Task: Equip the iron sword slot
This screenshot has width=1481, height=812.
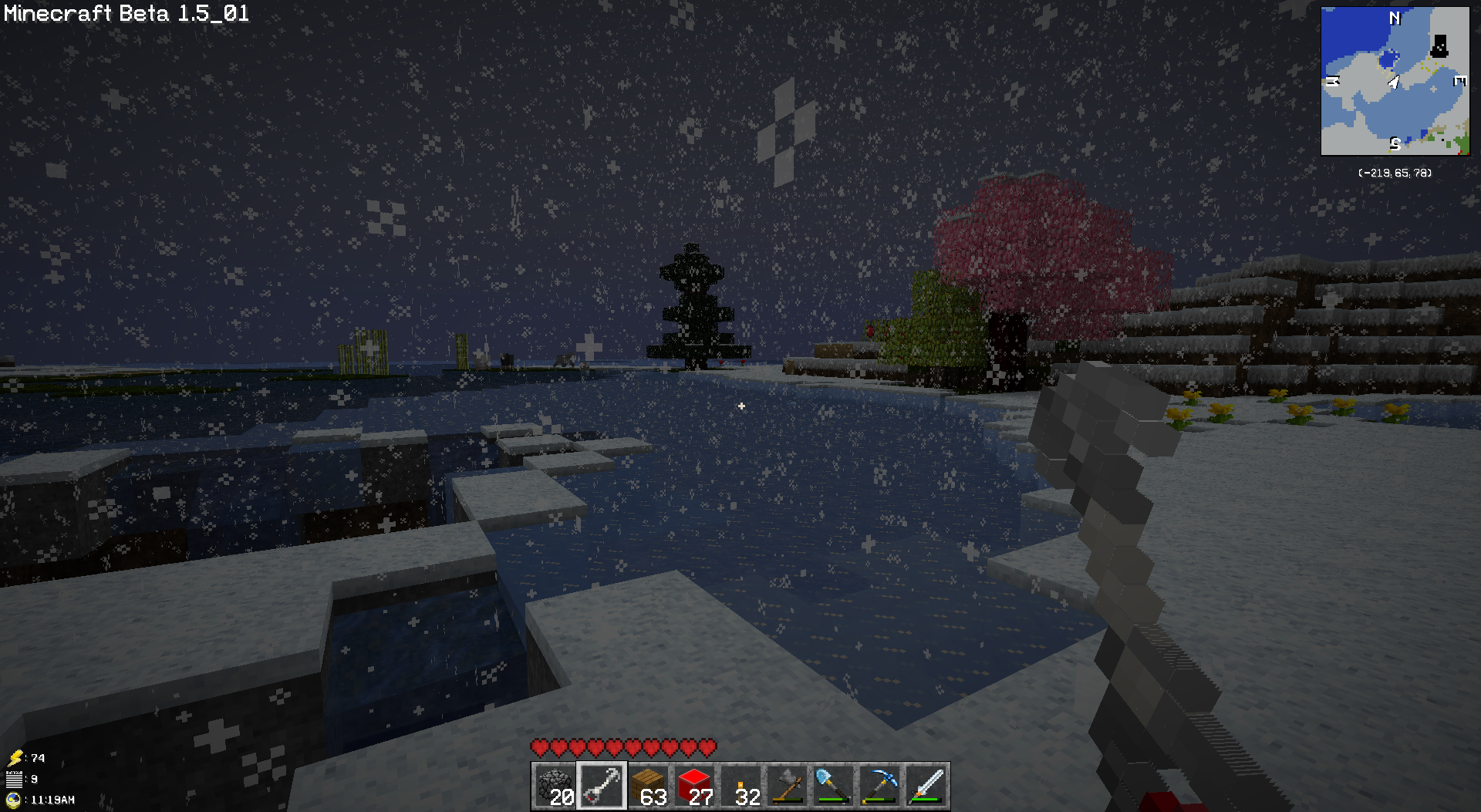Action: (926, 786)
